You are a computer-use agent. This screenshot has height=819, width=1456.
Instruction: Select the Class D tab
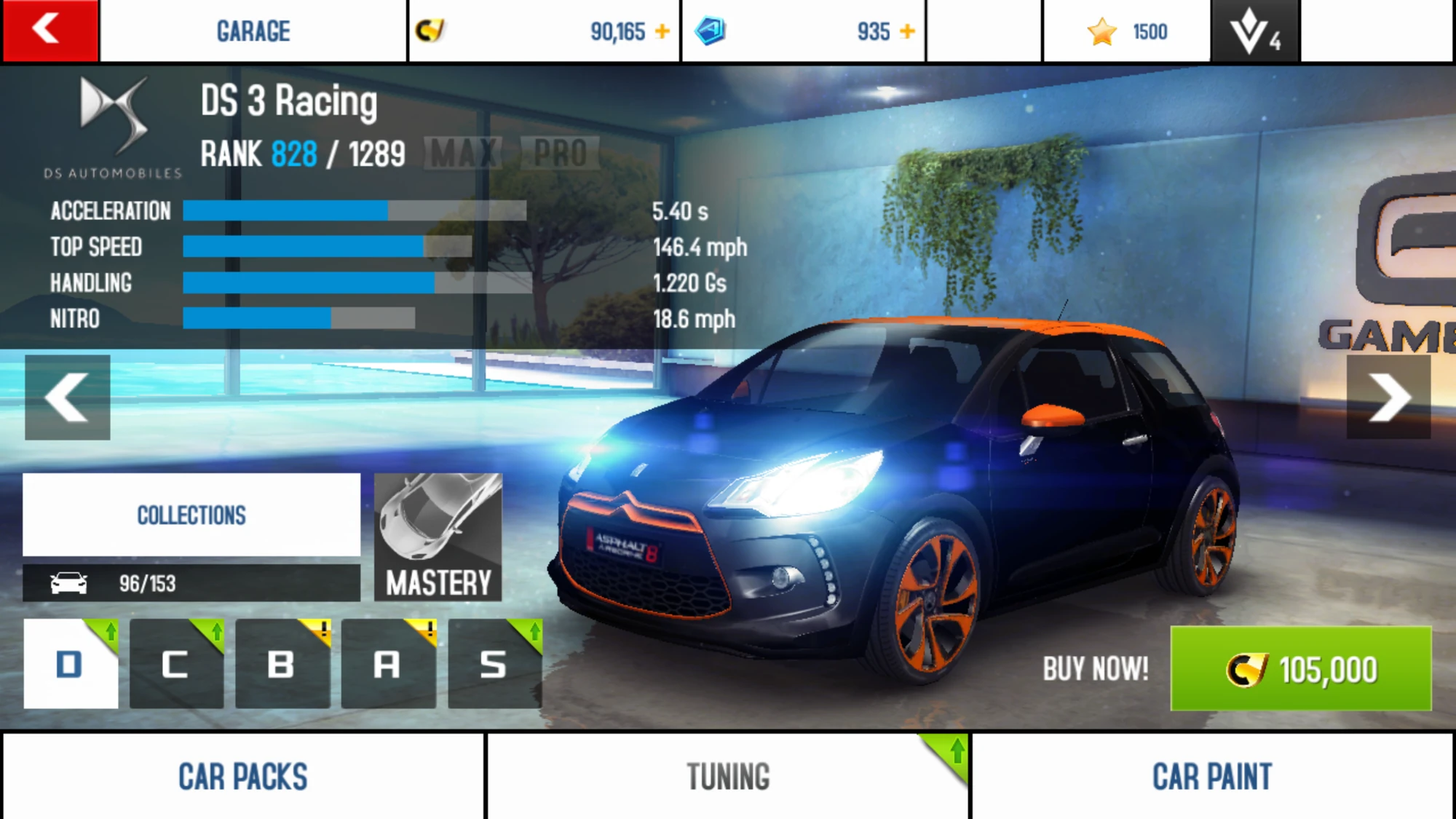(69, 663)
